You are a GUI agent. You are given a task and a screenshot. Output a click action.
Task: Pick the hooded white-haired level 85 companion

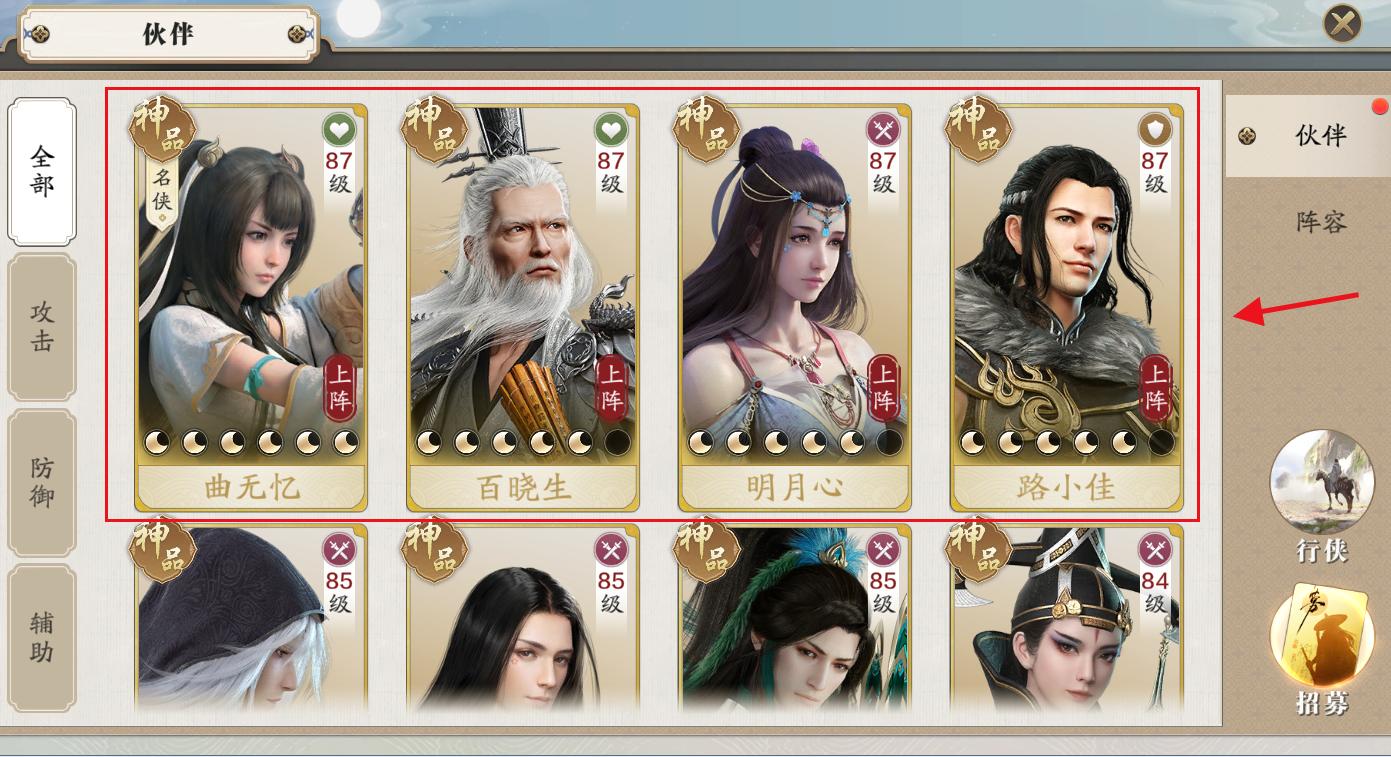pyautogui.click(x=251, y=620)
